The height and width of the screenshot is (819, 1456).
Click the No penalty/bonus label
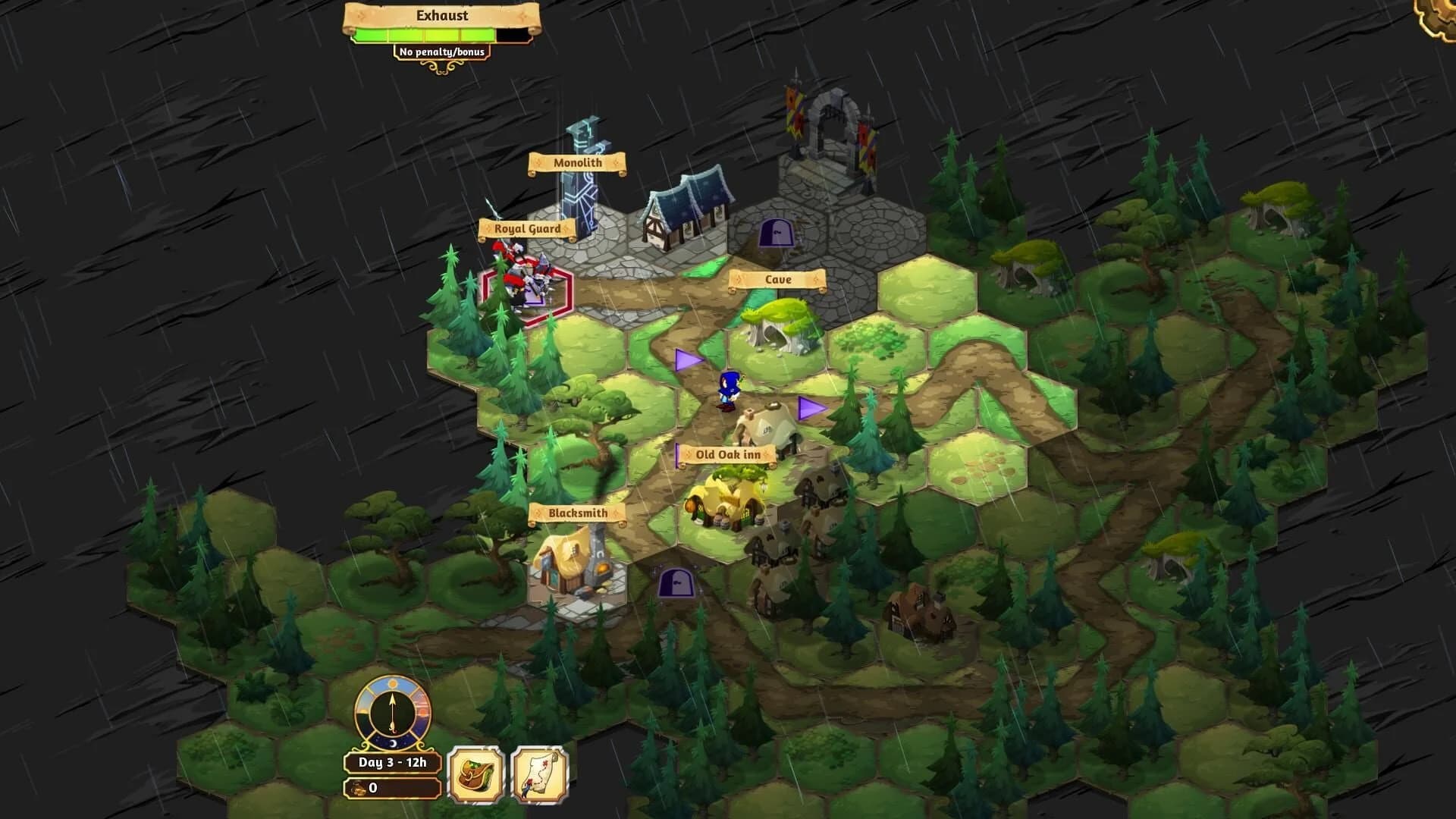(x=443, y=52)
